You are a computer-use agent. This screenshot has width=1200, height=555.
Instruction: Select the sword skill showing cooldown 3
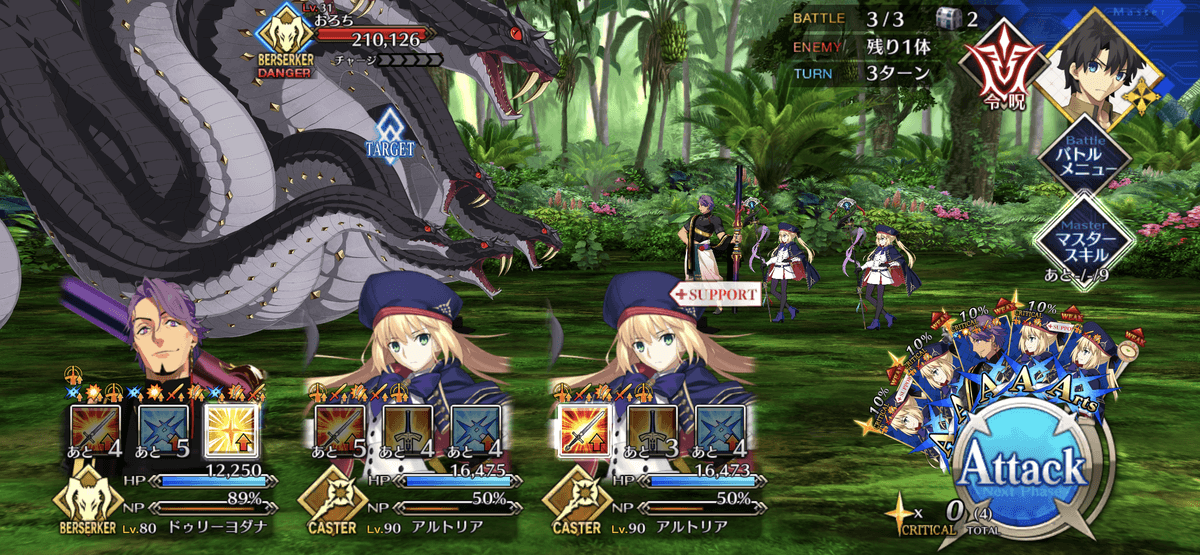[650, 430]
